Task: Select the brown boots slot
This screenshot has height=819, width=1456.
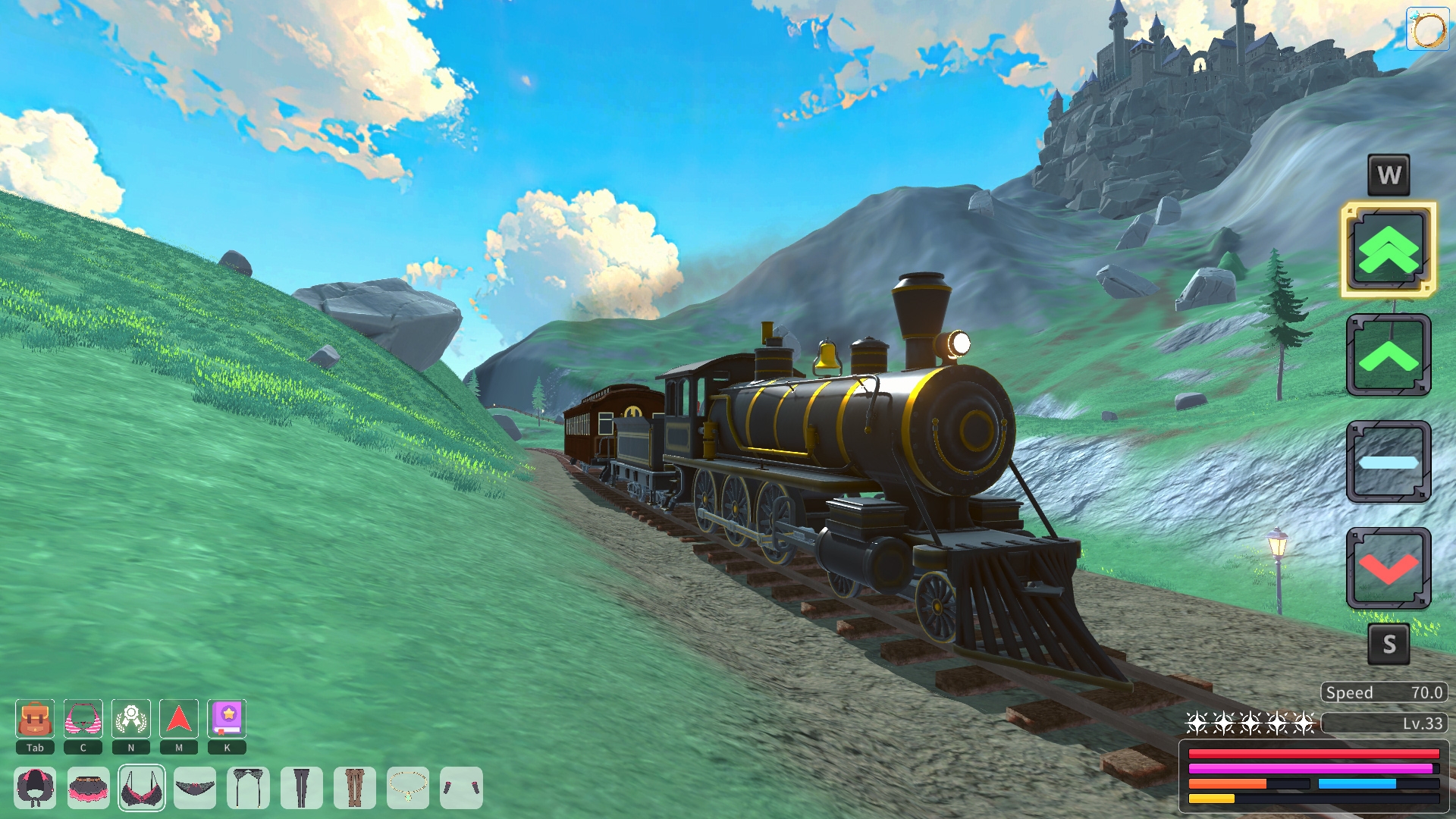Action: pos(354,788)
